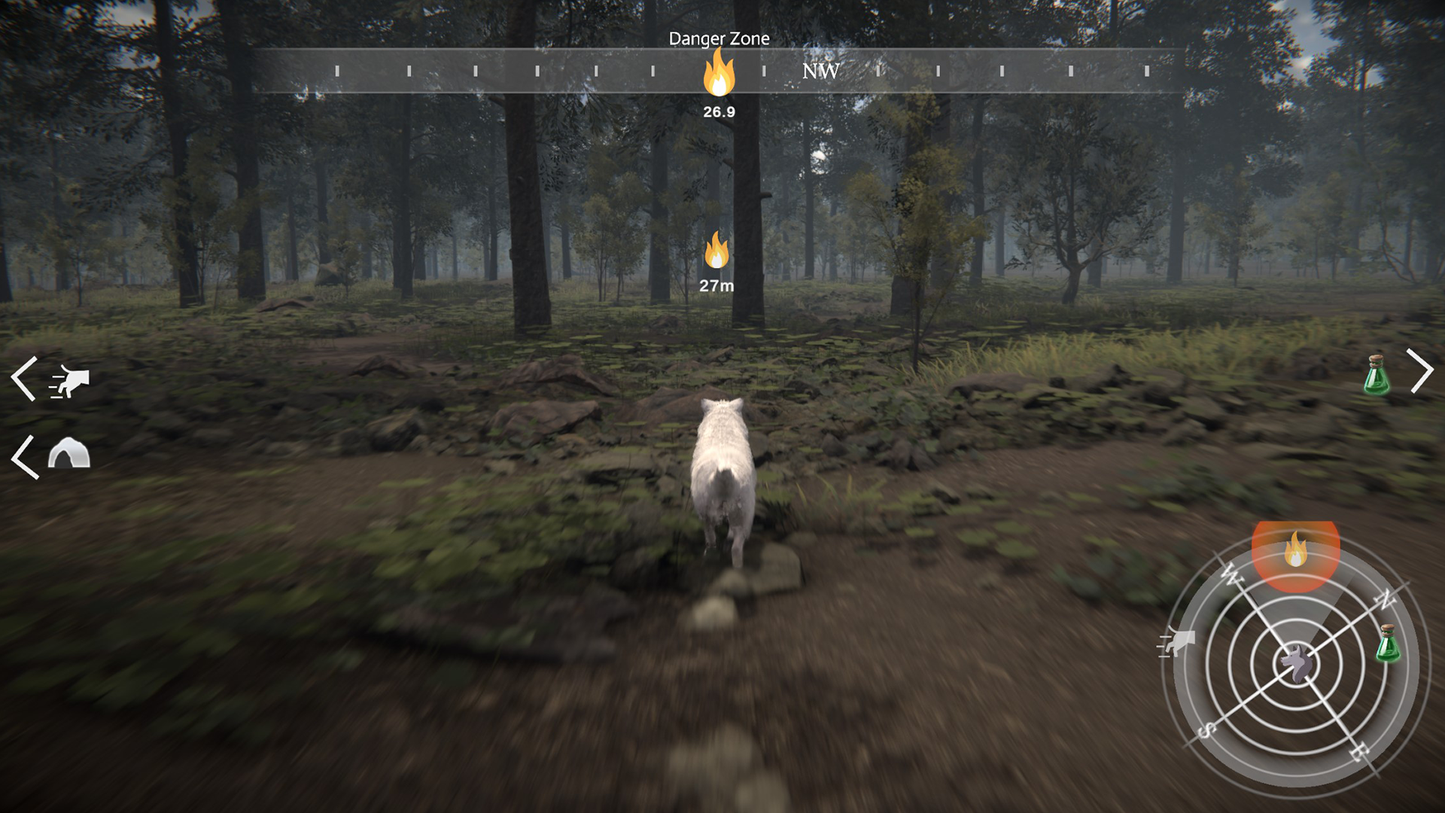1445x813 pixels.
Task: Click the green potion marker on the radar
Action: pyautogui.click(x=1387, y=643)
